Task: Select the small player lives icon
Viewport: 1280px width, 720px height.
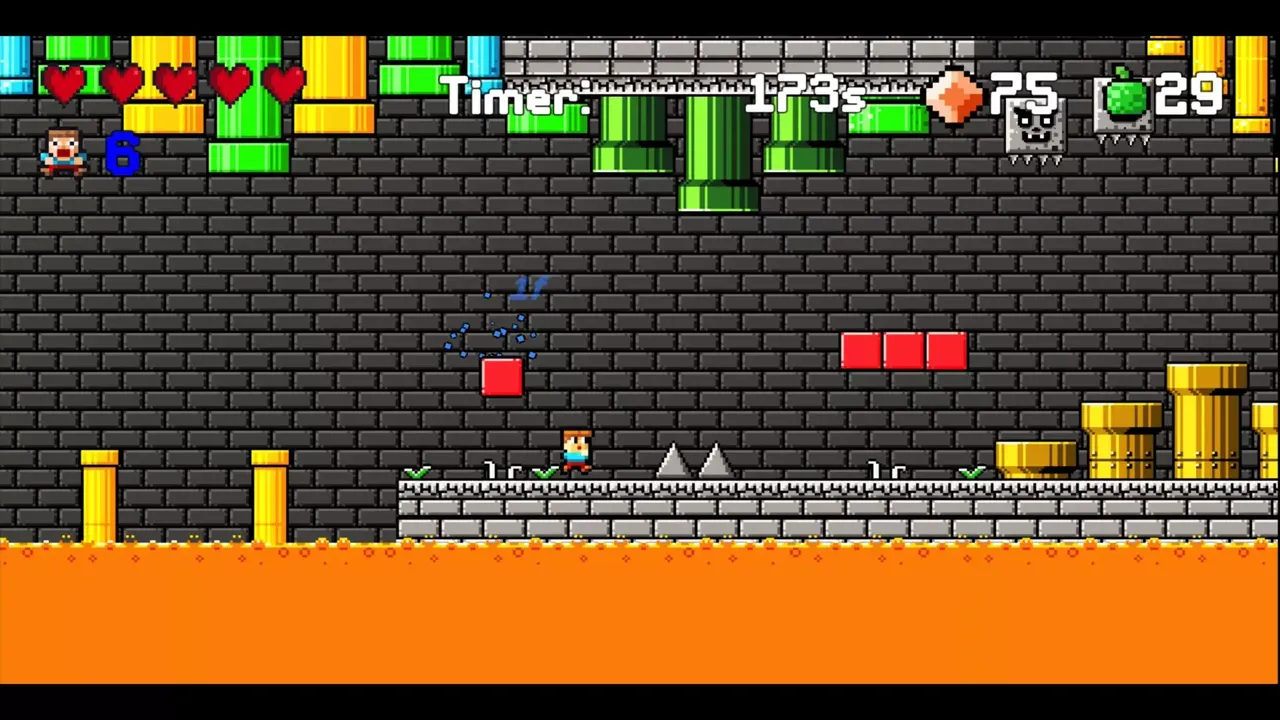Action: (x=62, y=152)
